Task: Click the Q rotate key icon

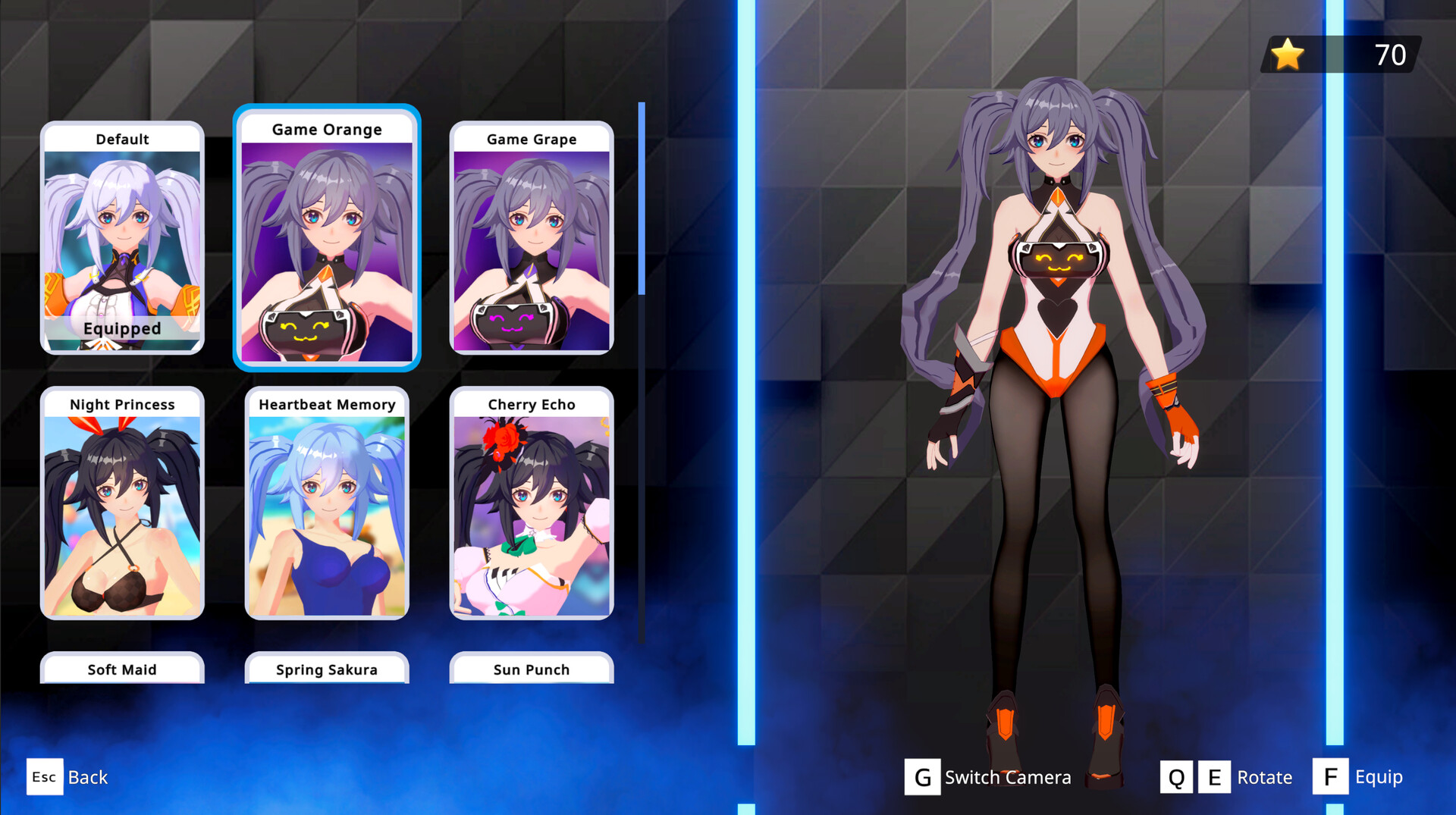Action: (1178, 776)
